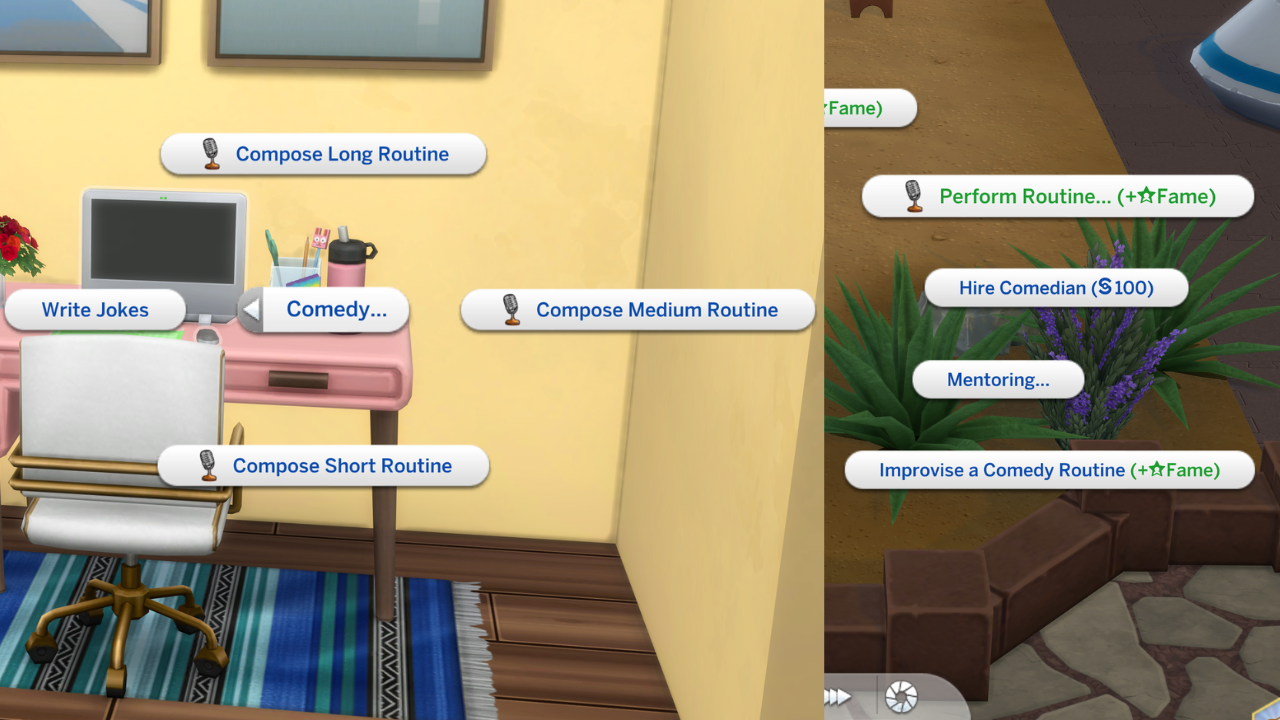Select Compose Long Routine
Image resolution: width=1280 pixels, height=720 pixels.
(341, 154)
